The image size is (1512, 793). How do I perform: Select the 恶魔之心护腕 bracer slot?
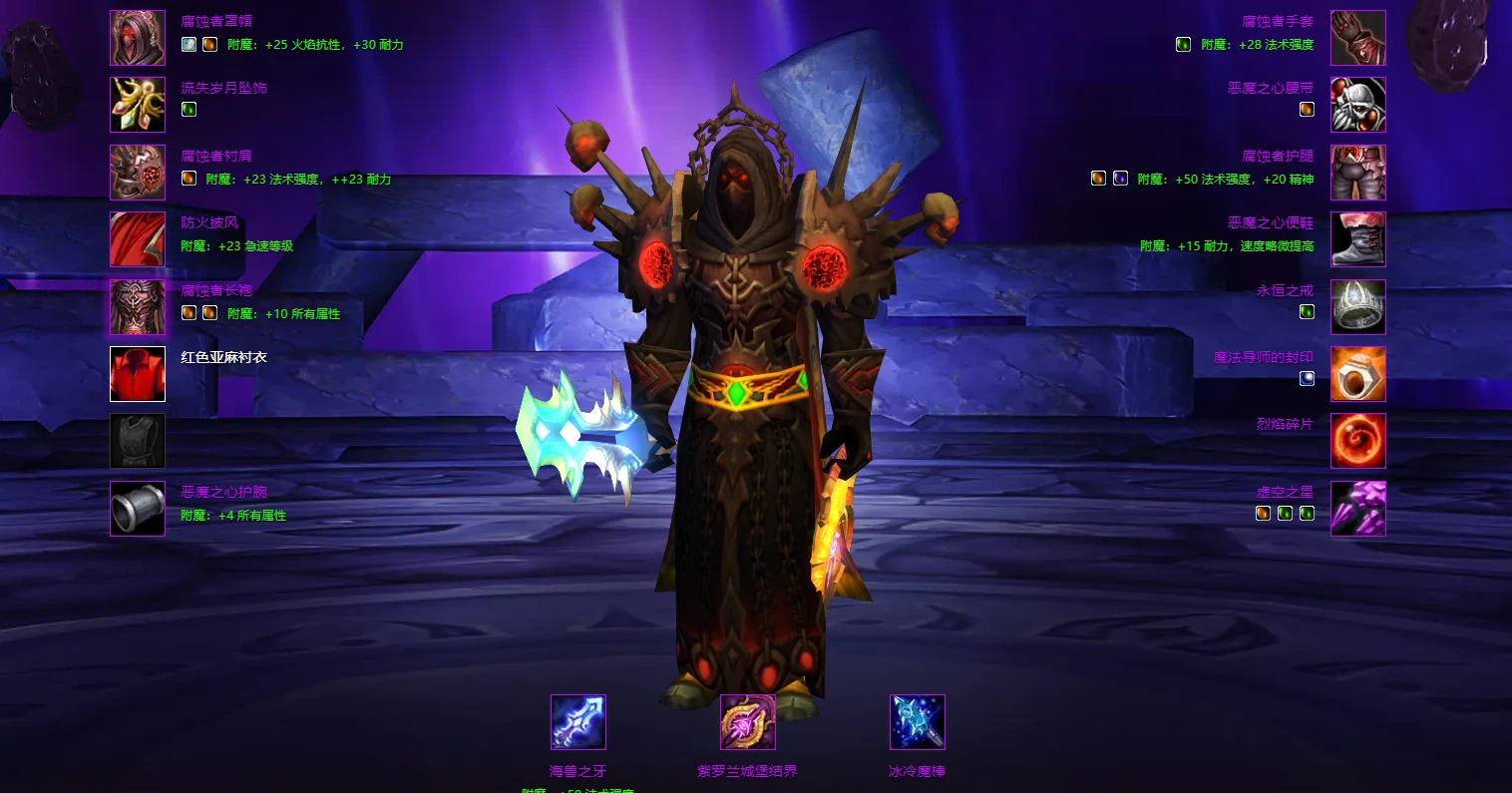138,509
